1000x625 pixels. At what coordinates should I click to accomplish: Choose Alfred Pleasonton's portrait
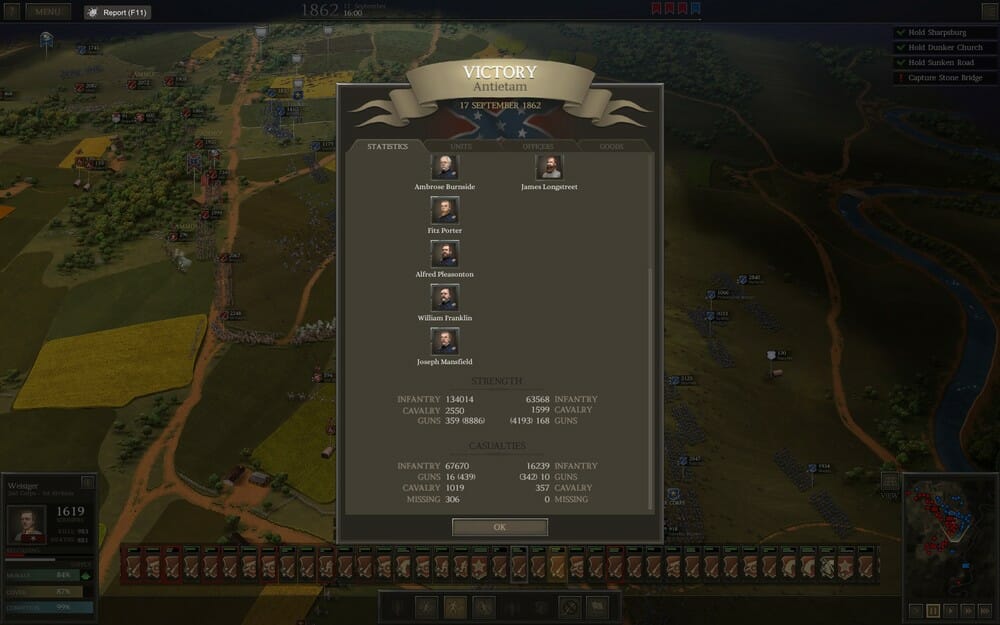tap(444, 254)
